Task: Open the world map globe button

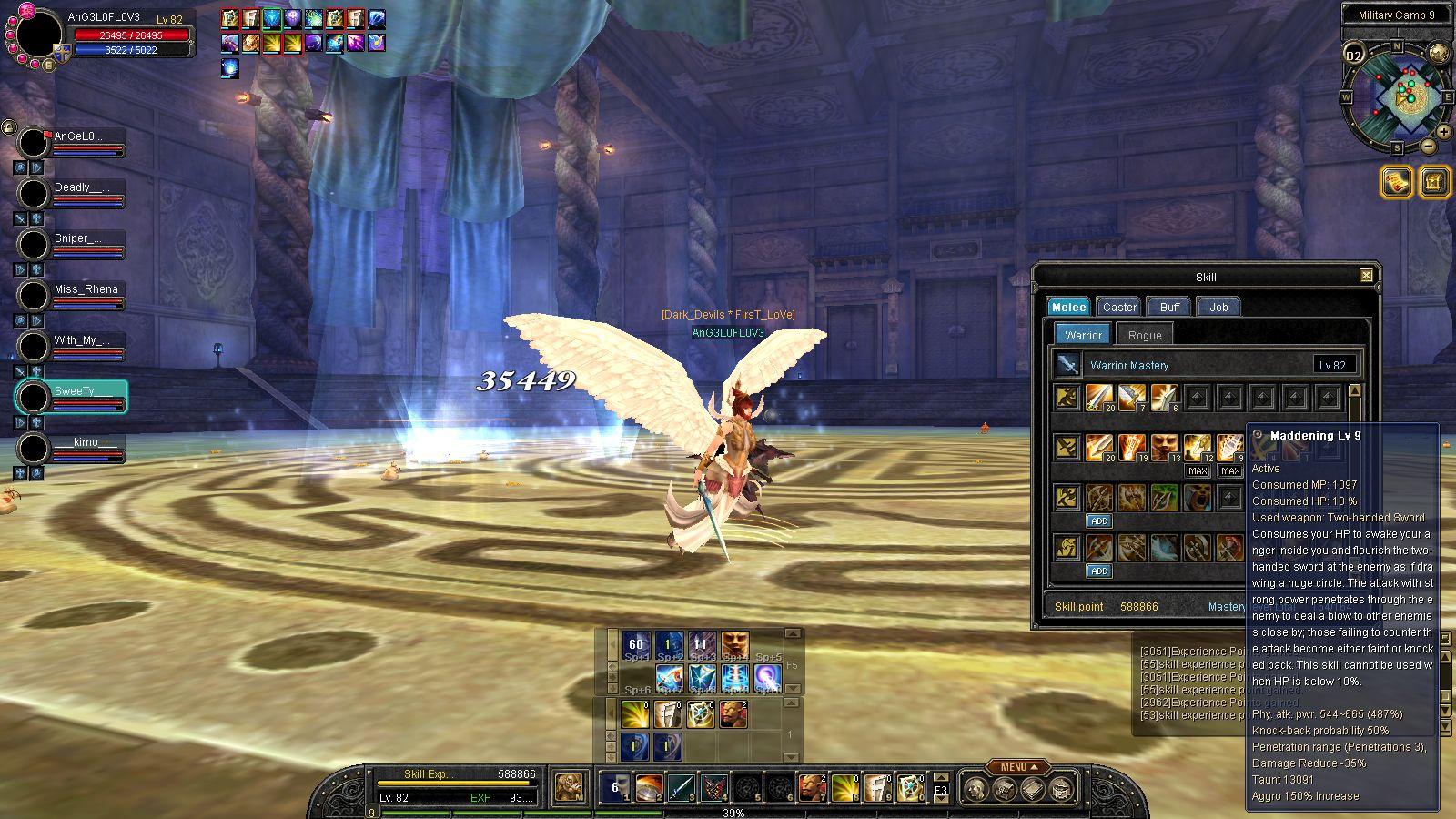Action: click(x=1439, y=53)
